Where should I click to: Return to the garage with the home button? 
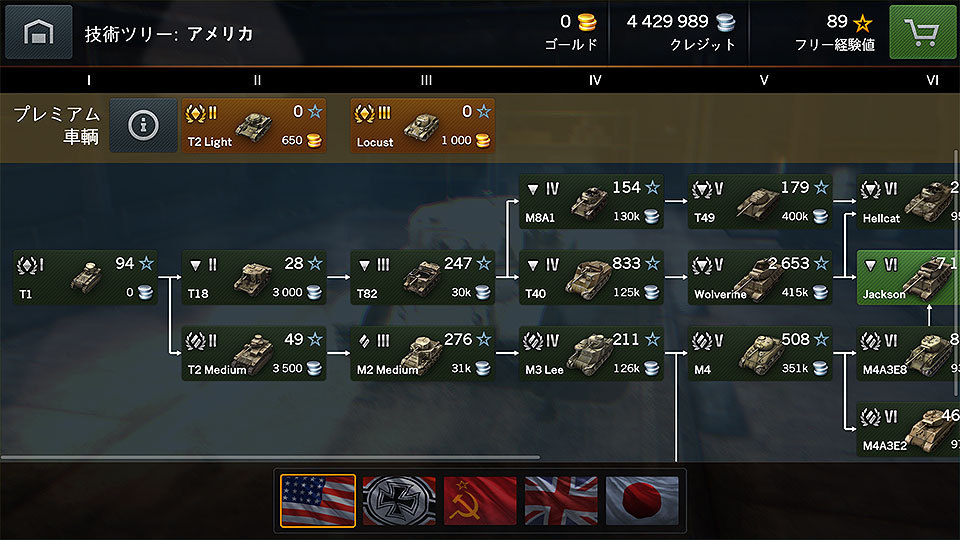tap(39, 32)
